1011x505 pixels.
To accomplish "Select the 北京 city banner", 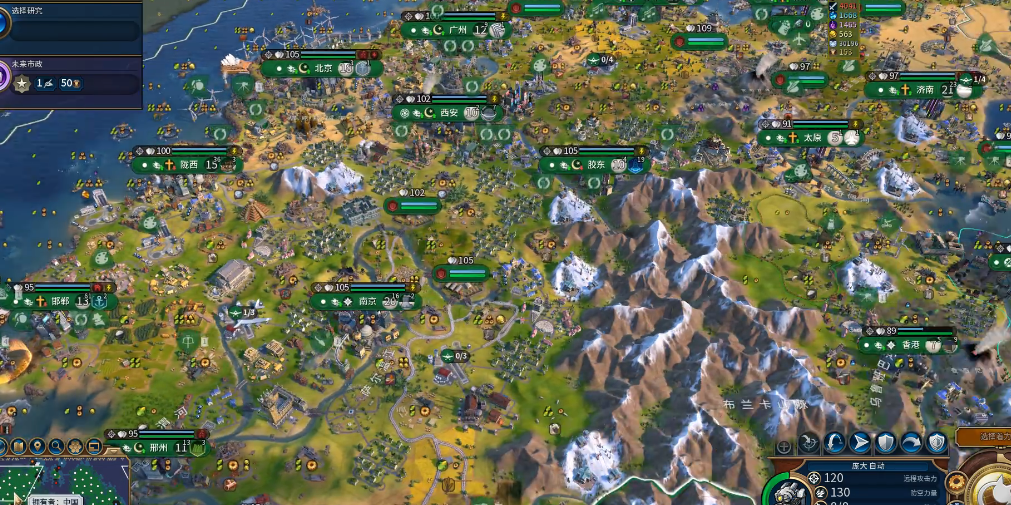I will pyautogui.click(x=322, y=69).
